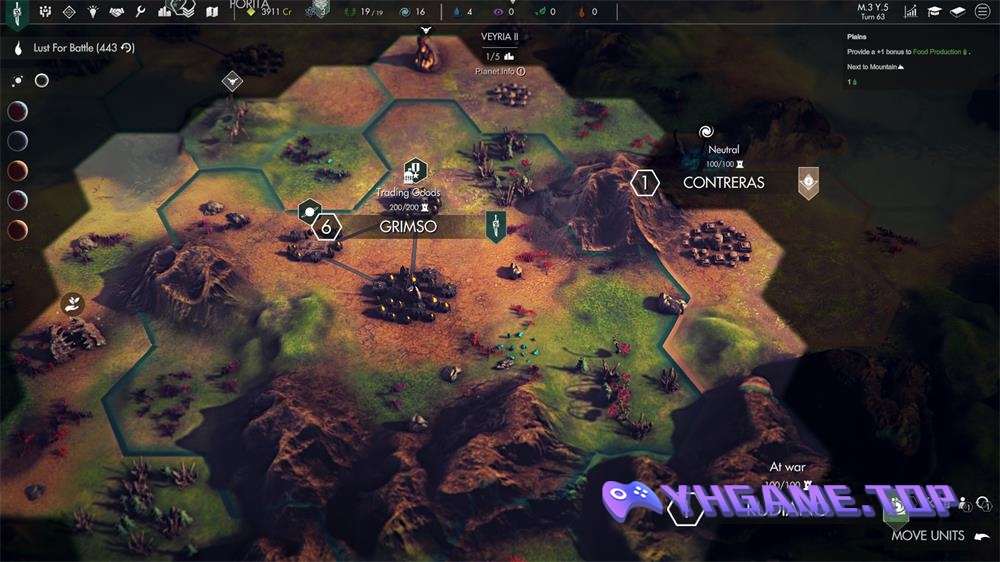Image resolution: width=1000 pixels, height=562 pixels.
Task: Open the folded map view
Action: point(212,12)
